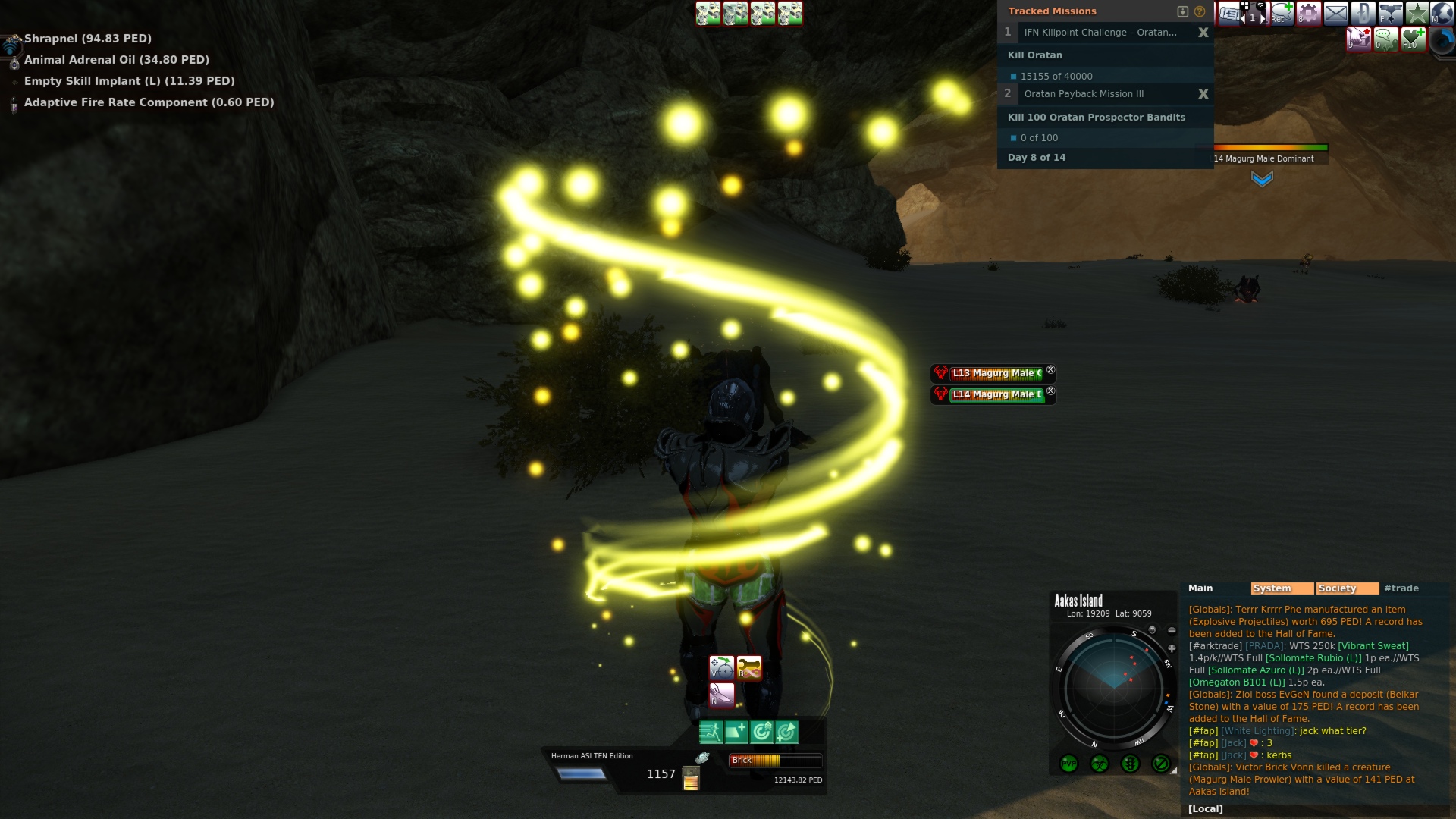Toggle the PVP radar filter button
This screenshot has width=1456, height=819.
coord(1068,764)
